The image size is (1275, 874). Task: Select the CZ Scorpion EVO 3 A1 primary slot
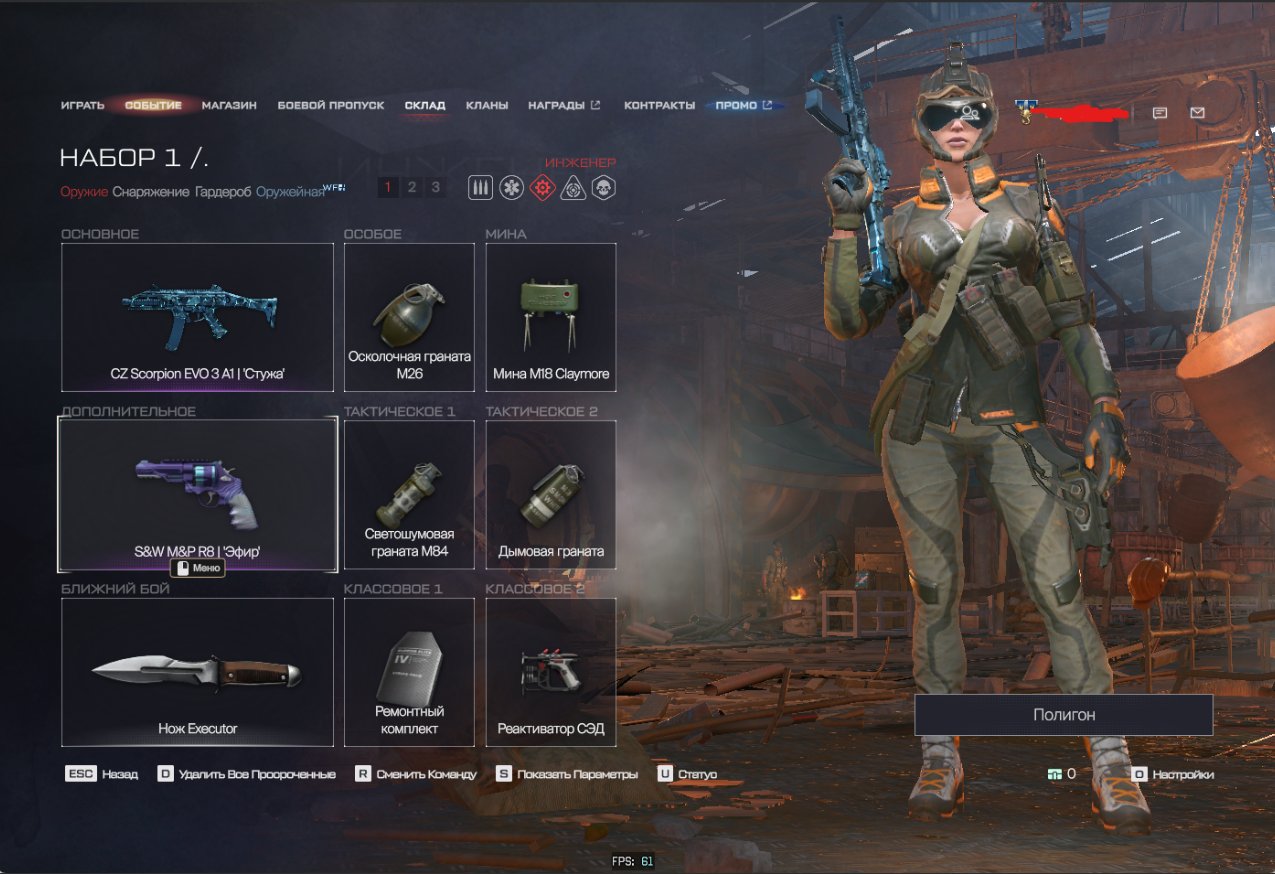(197, 317)
